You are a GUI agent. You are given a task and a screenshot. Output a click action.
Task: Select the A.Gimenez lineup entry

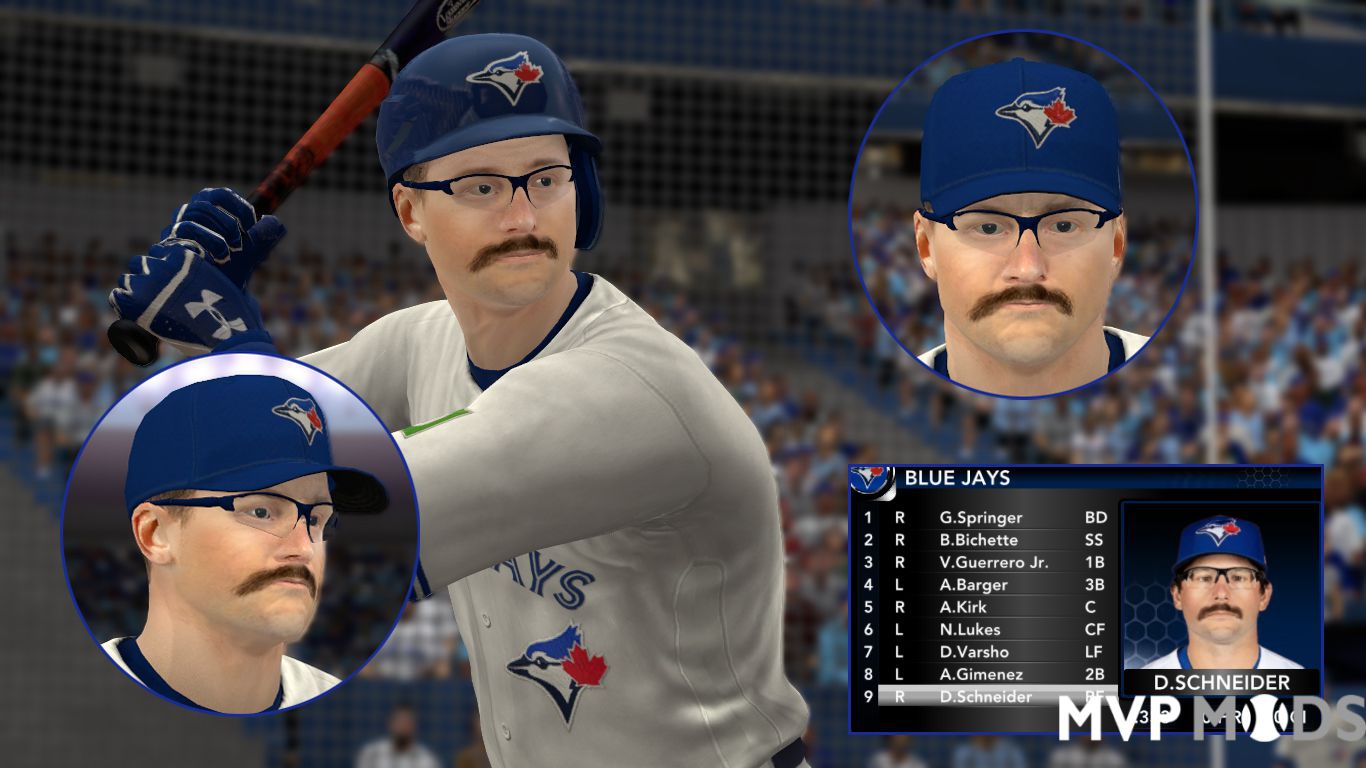(x=980, y=674)
